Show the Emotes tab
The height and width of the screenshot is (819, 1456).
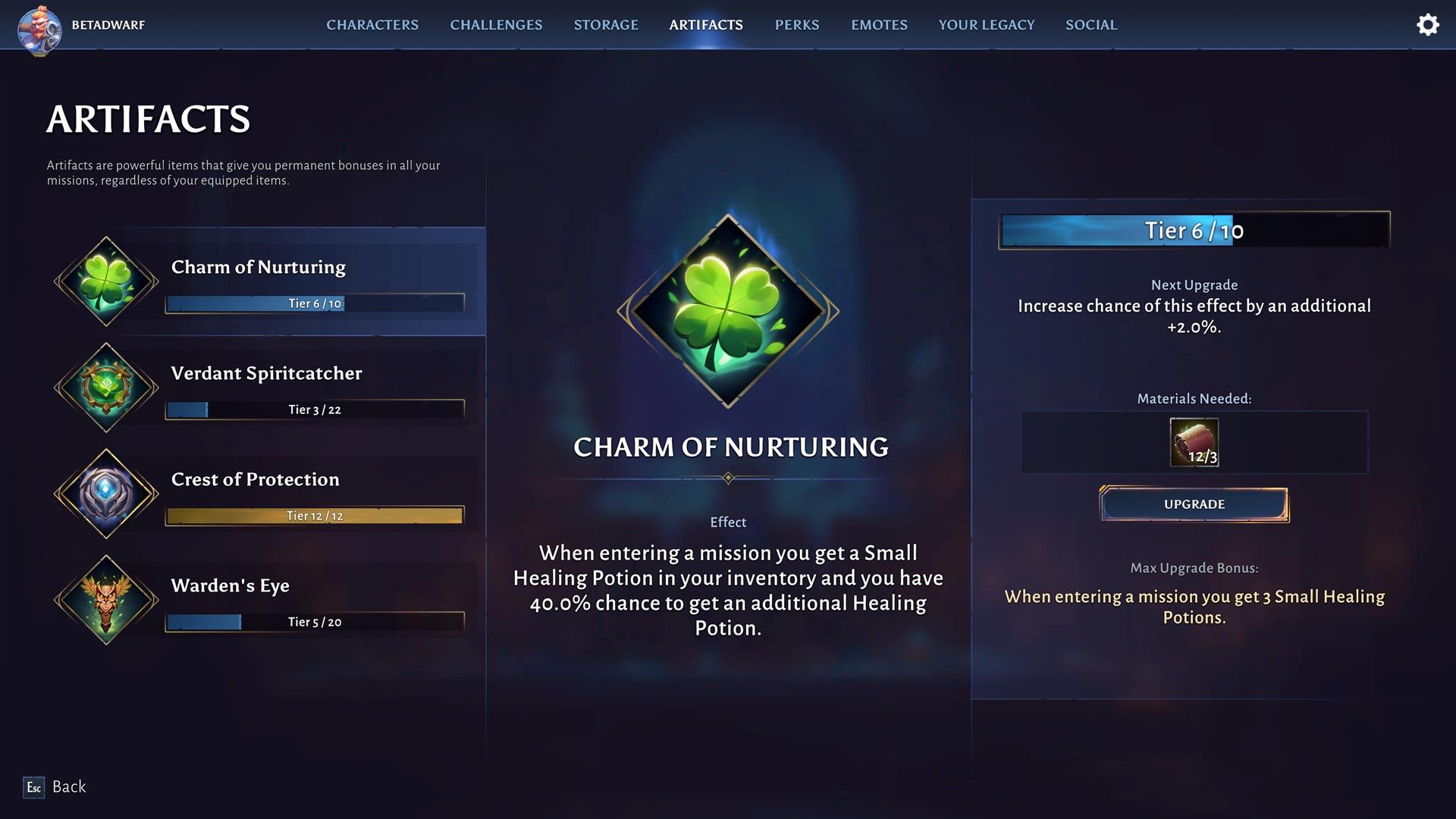click(x=879, y=25)
